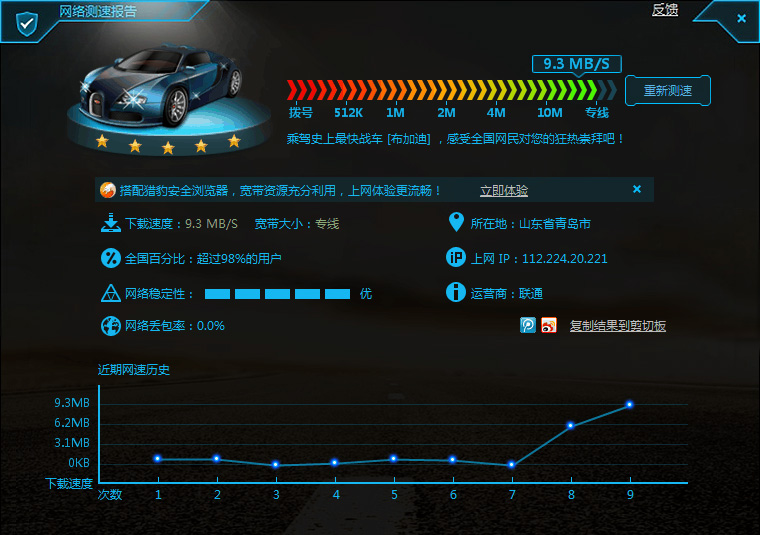This screenshot has height=535, width=760.
Task: Click the 重新测速 retest button
Action: [x=667, y=90]
